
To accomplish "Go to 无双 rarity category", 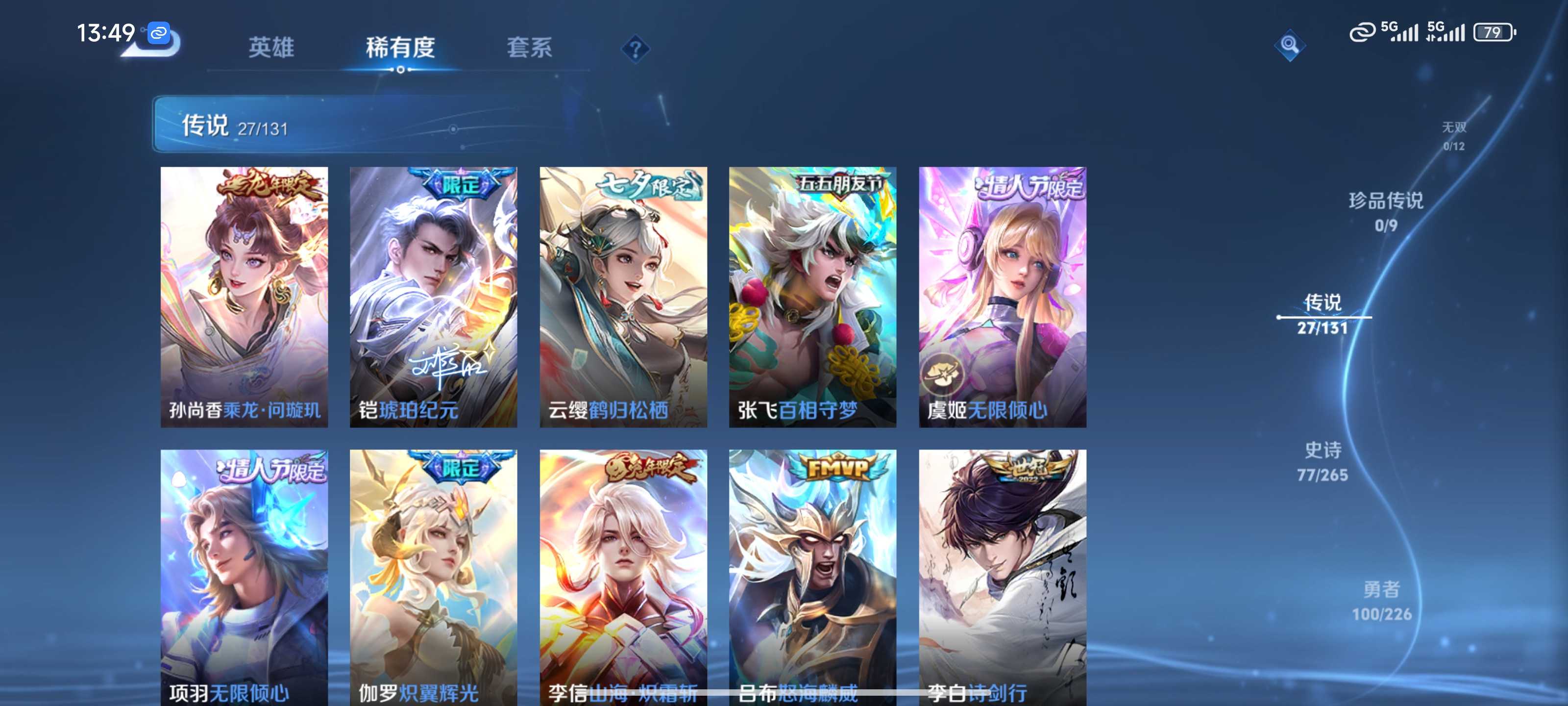I will (x=1453, y=135).
